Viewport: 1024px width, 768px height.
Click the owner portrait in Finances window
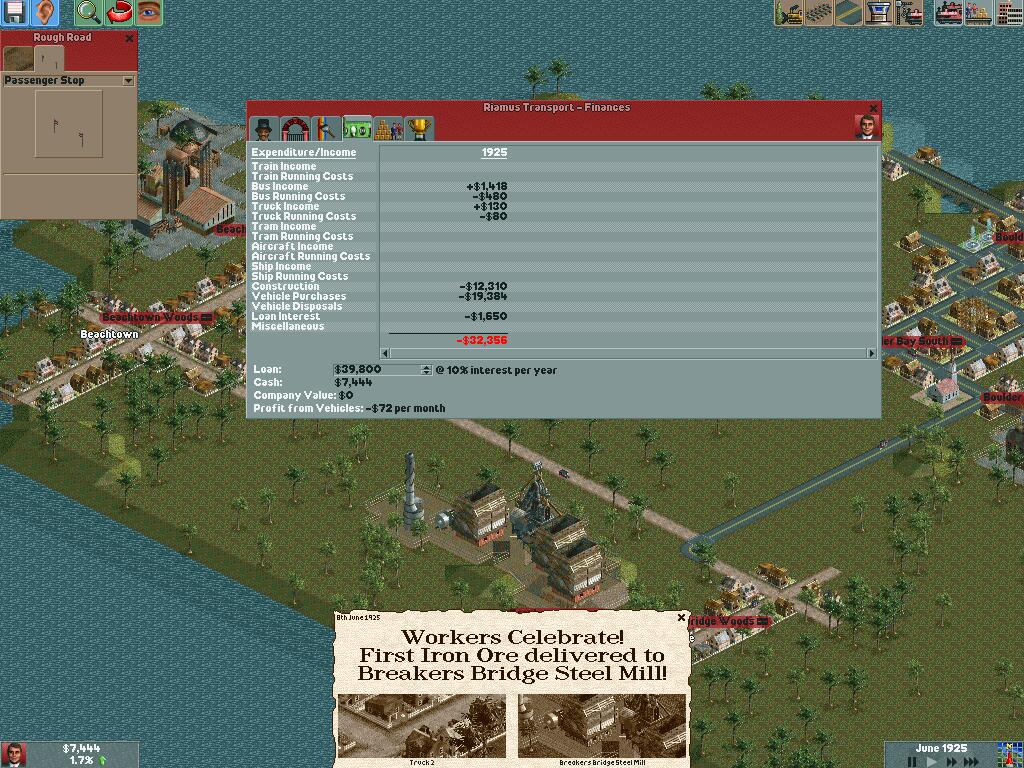pyautogui.click(x=866, y=127)
